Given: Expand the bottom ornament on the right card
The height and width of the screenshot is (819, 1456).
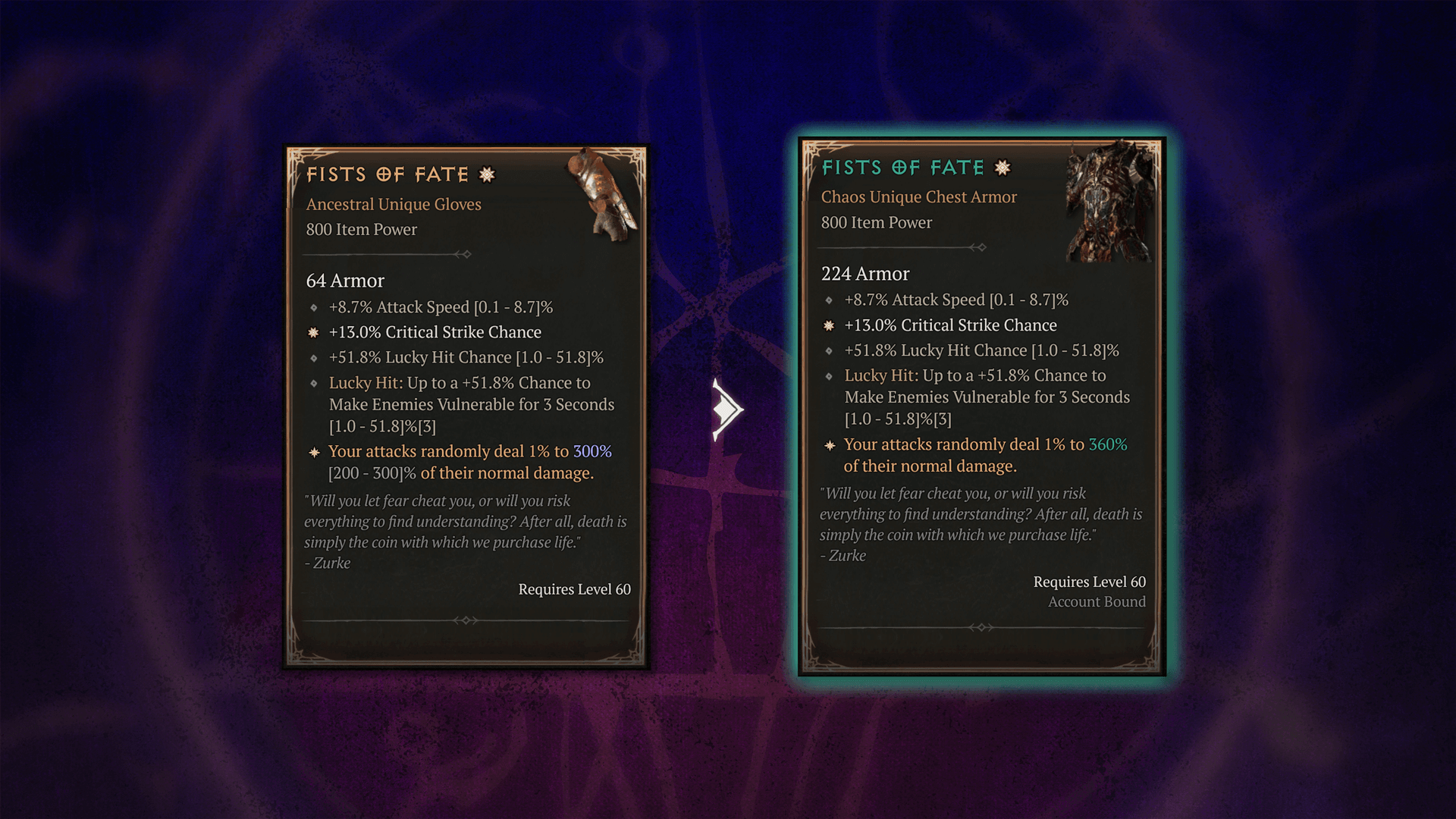Looking at the screenshot, I should tap(981, 627).
